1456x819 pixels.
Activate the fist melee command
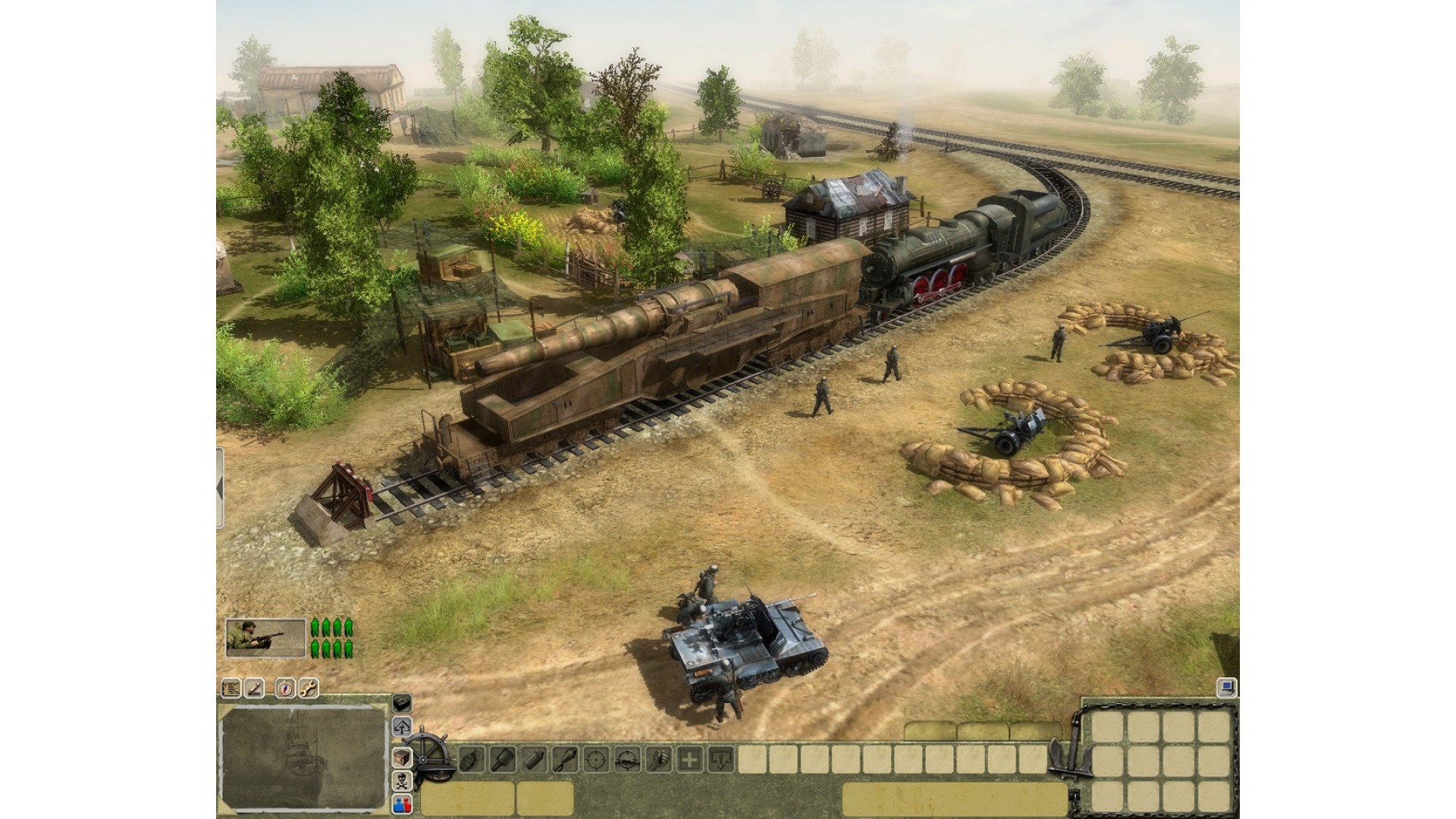[658, 758]
